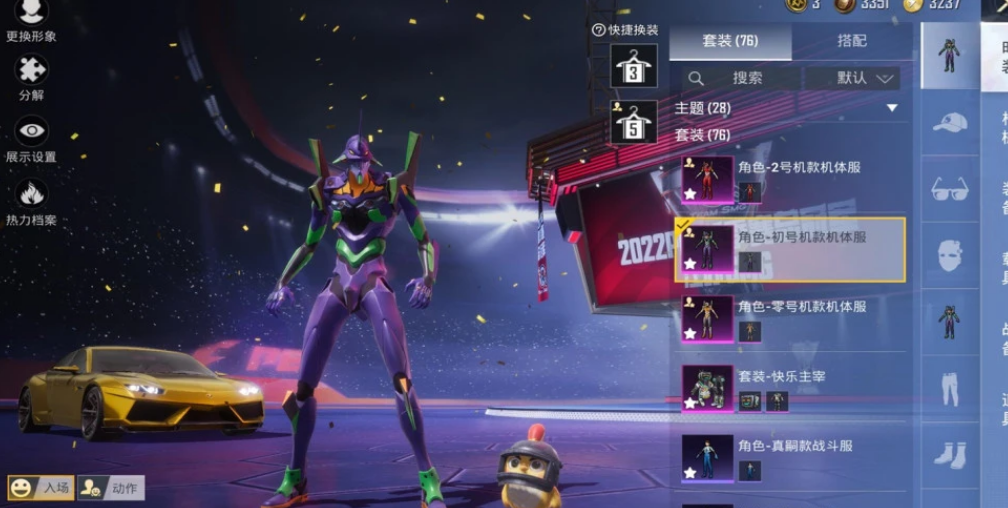1008x508 pixels.
Task: Open the 默认 sort dropdown
Action: click(x=853, y=78)
